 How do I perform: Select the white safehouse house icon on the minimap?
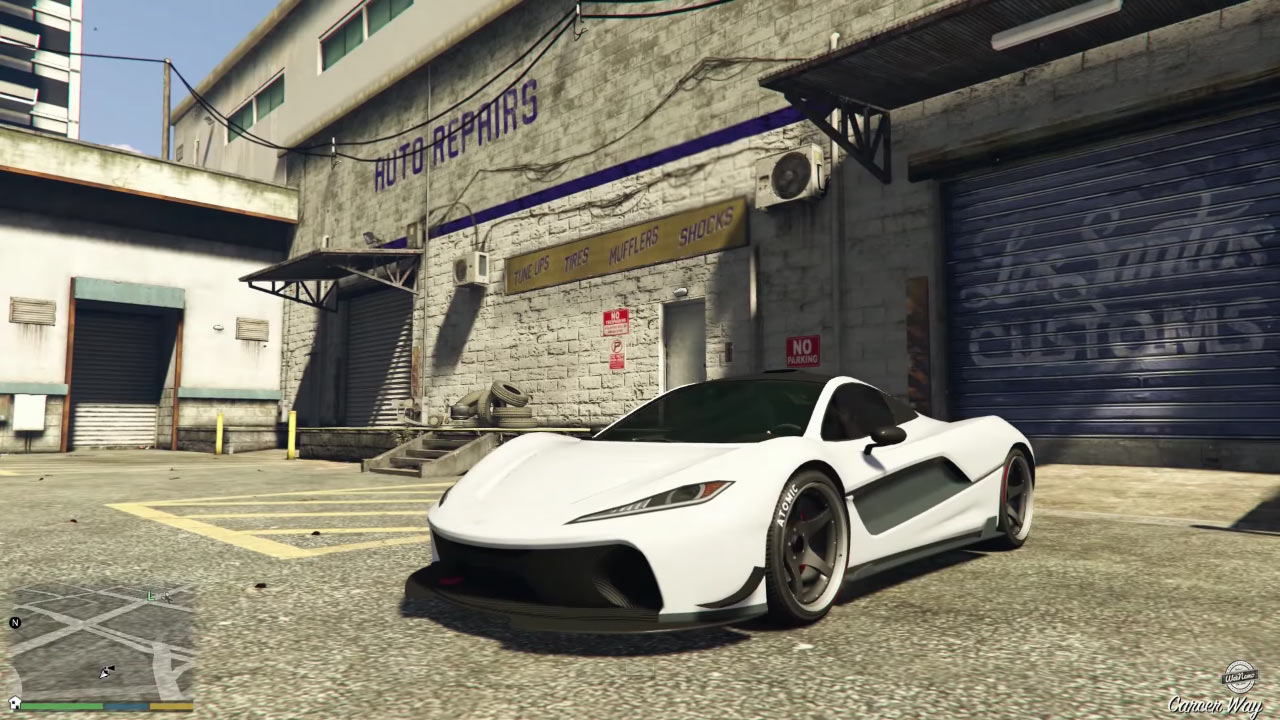click(14, 702)
